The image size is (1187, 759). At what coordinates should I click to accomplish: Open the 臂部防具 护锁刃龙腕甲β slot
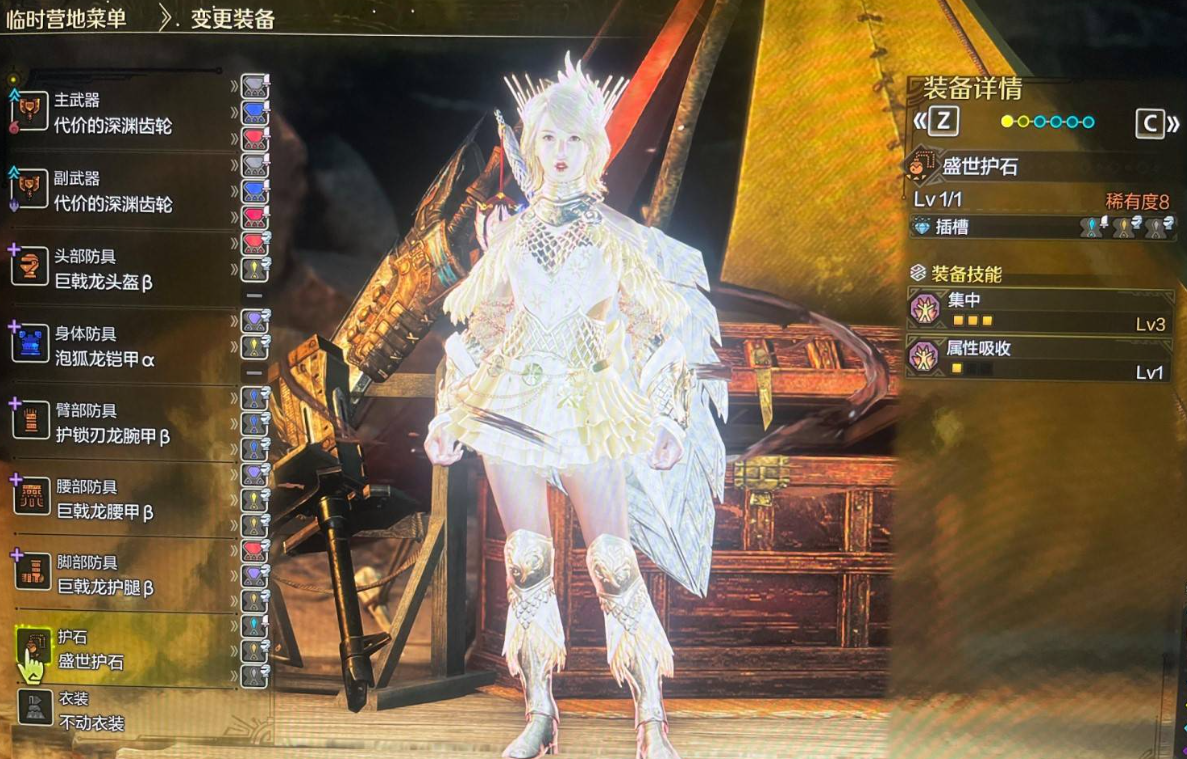[x=112, y=423]
